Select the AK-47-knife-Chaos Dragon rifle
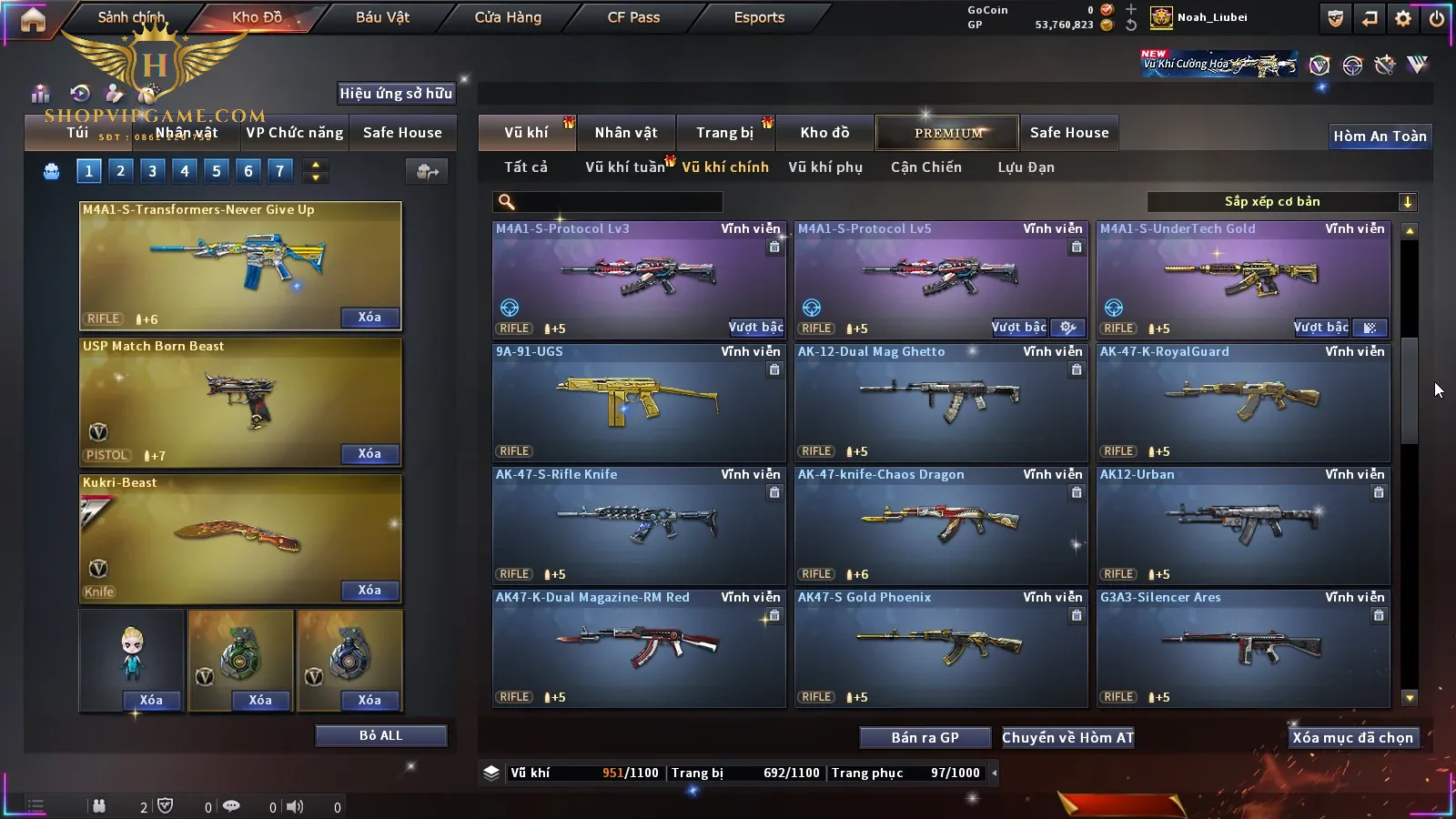This screenshot has width=1456, height=819. coord(941,525)
